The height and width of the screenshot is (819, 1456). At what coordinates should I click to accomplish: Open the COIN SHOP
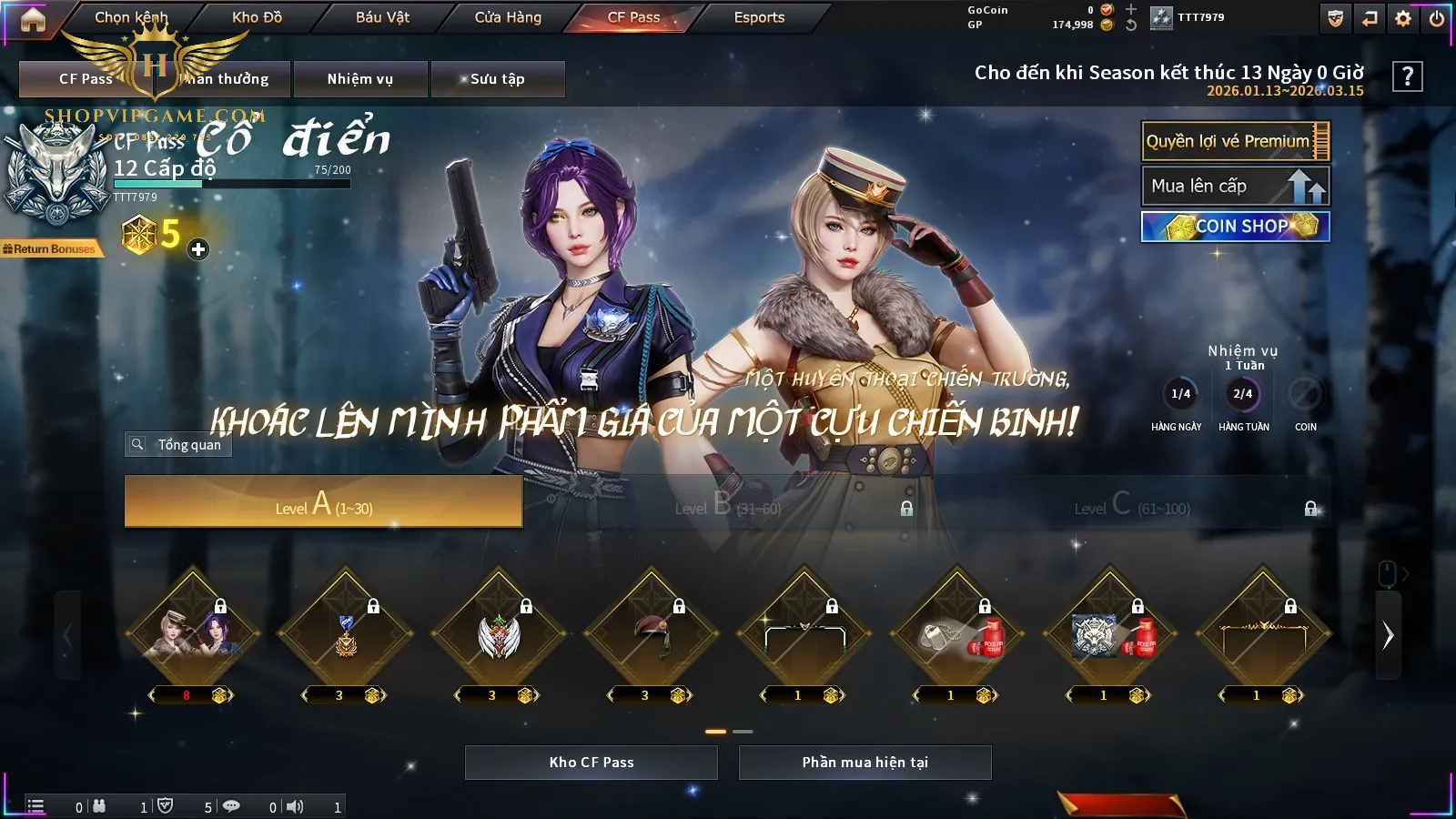[x=1235, y=227]
